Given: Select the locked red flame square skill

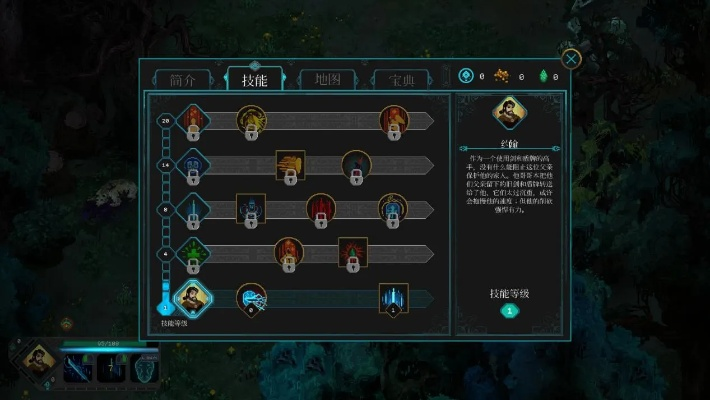Looking at the screenshot, I should 353,252.
